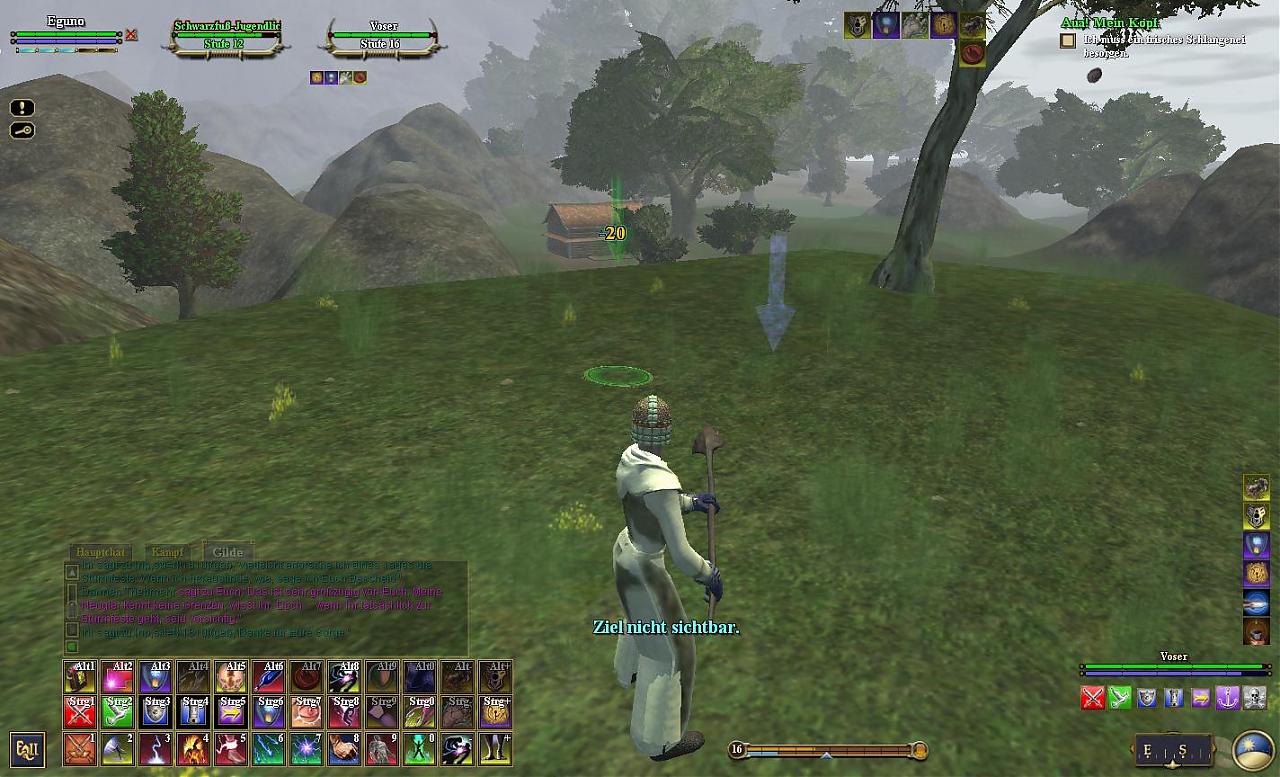
Task: Use the handshake ability in slot 8
Action: tap(344, 749)
